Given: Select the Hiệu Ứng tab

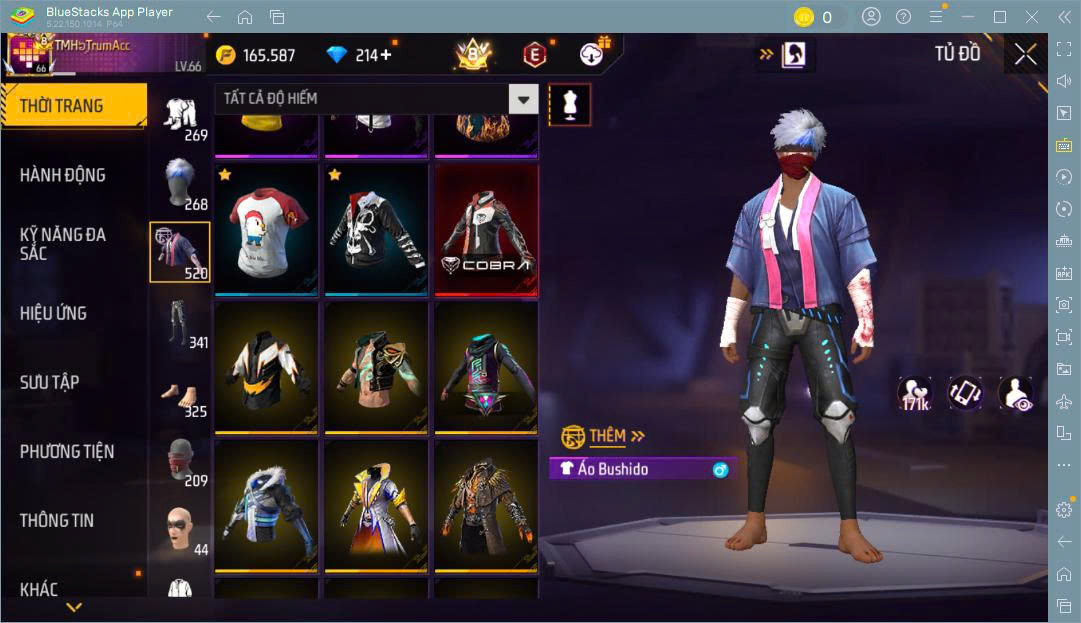Looking at the screenshot, I should point(53,313).
